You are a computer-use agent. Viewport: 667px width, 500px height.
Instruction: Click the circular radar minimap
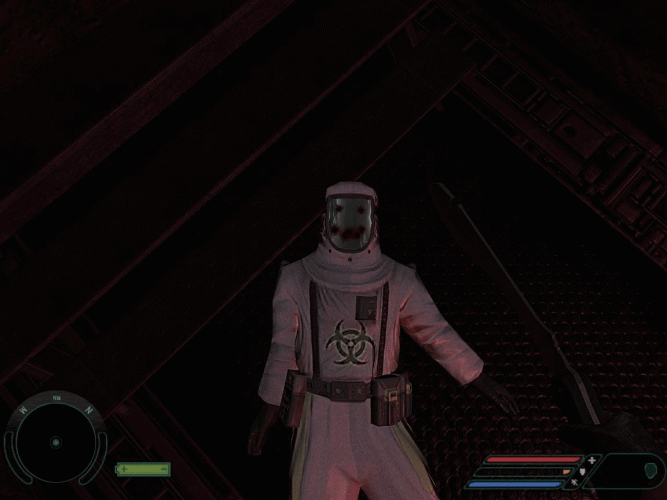click(x=55, y=442)
